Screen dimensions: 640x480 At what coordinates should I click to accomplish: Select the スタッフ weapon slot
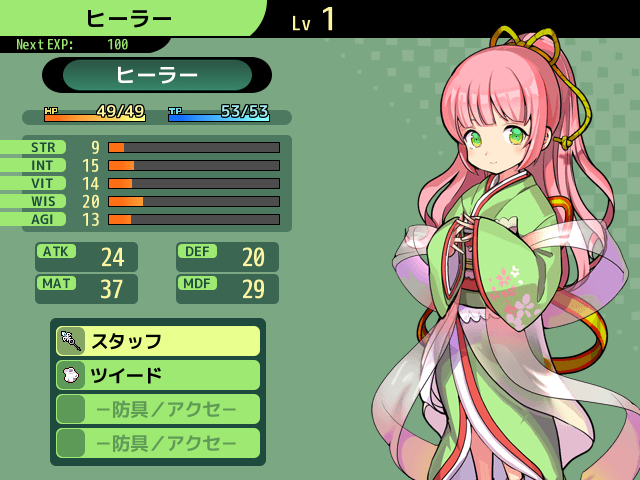pyautogui.click(x=158, y=341)
